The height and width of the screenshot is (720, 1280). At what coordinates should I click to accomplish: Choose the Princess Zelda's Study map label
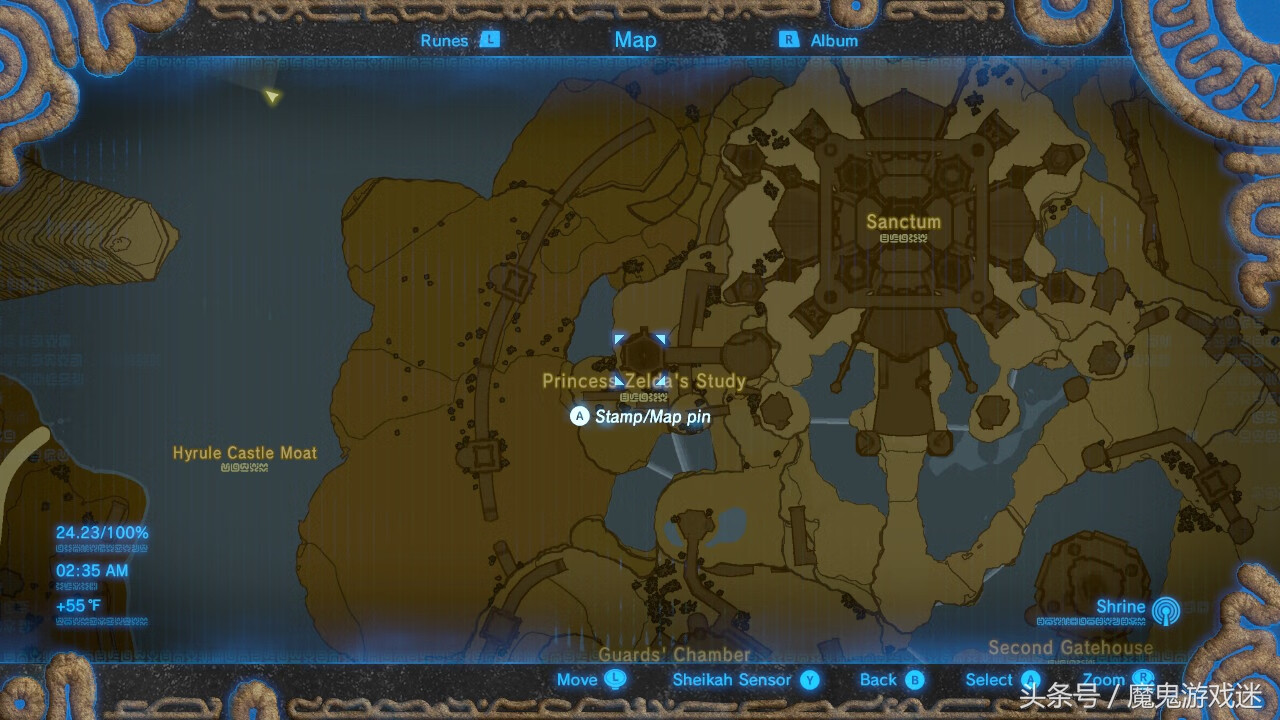pos(644,381)
